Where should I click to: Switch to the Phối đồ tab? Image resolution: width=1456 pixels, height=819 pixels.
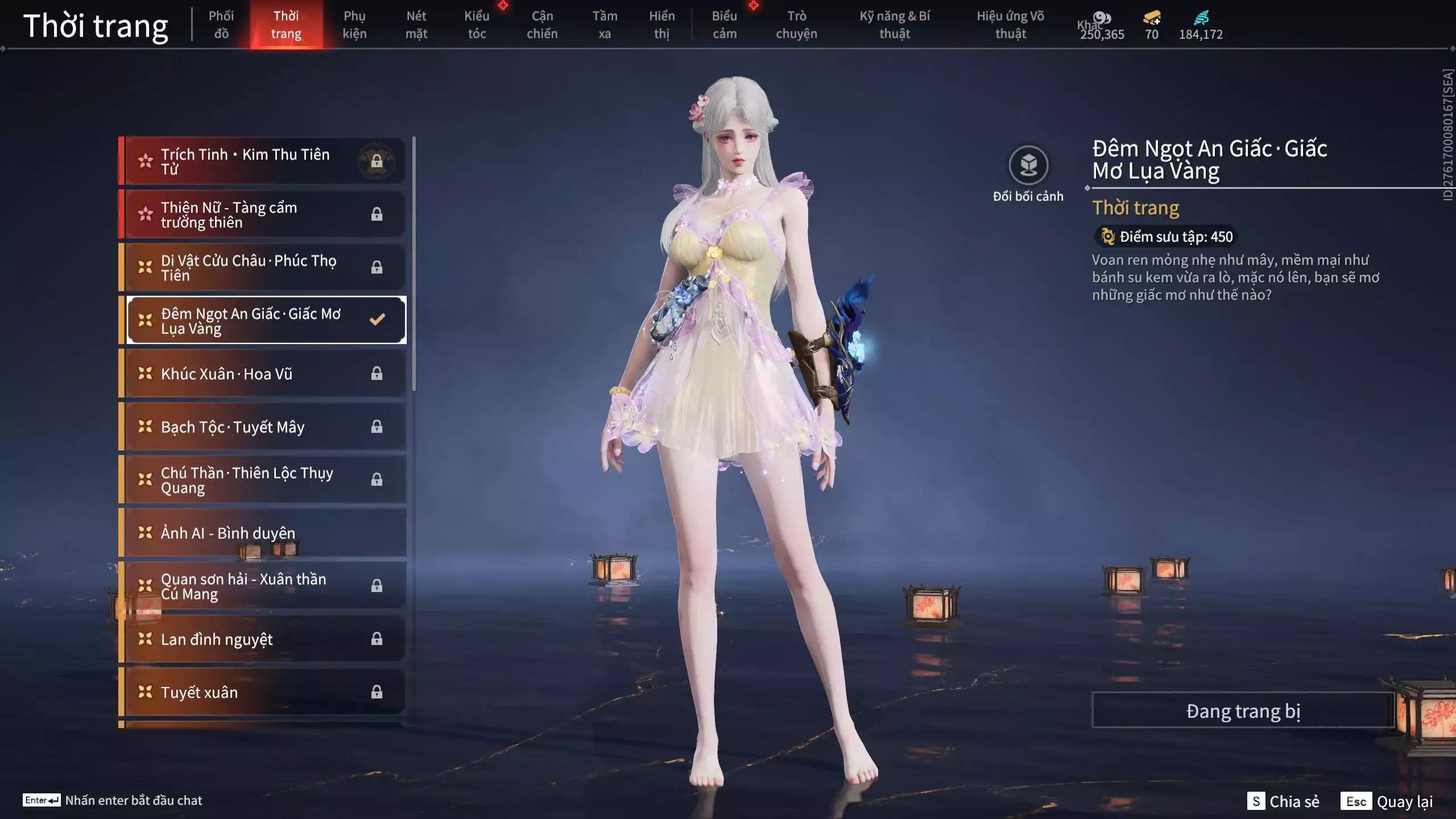tap(221, 24)
